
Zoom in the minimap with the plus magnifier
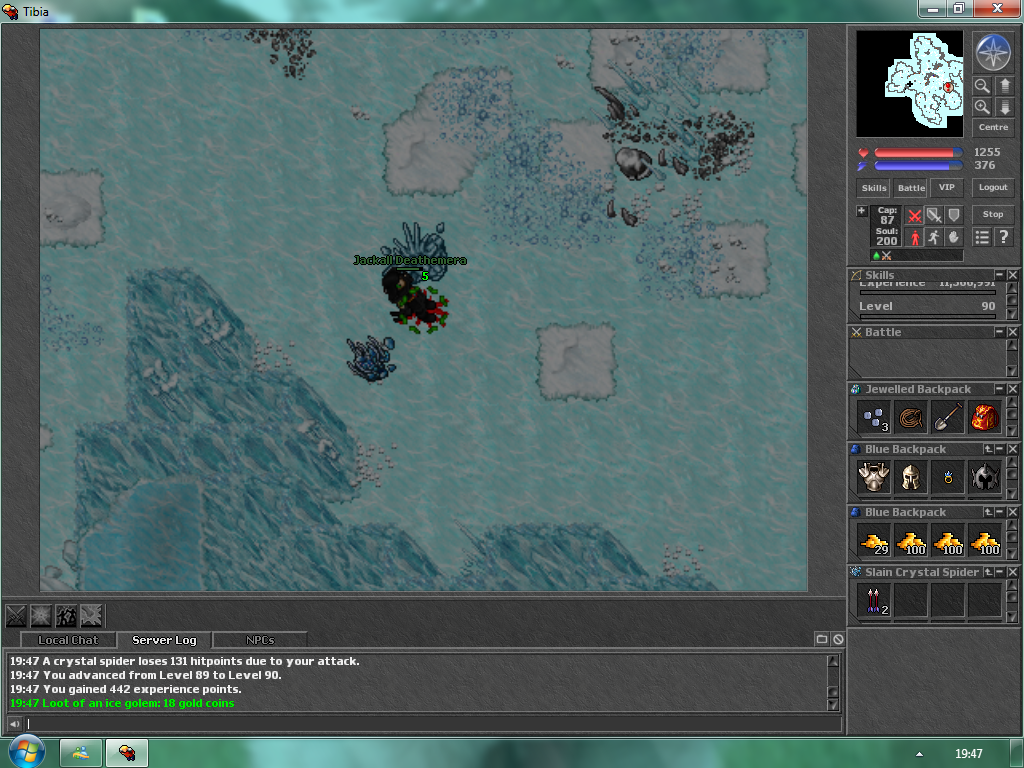[x=983, y=107]
